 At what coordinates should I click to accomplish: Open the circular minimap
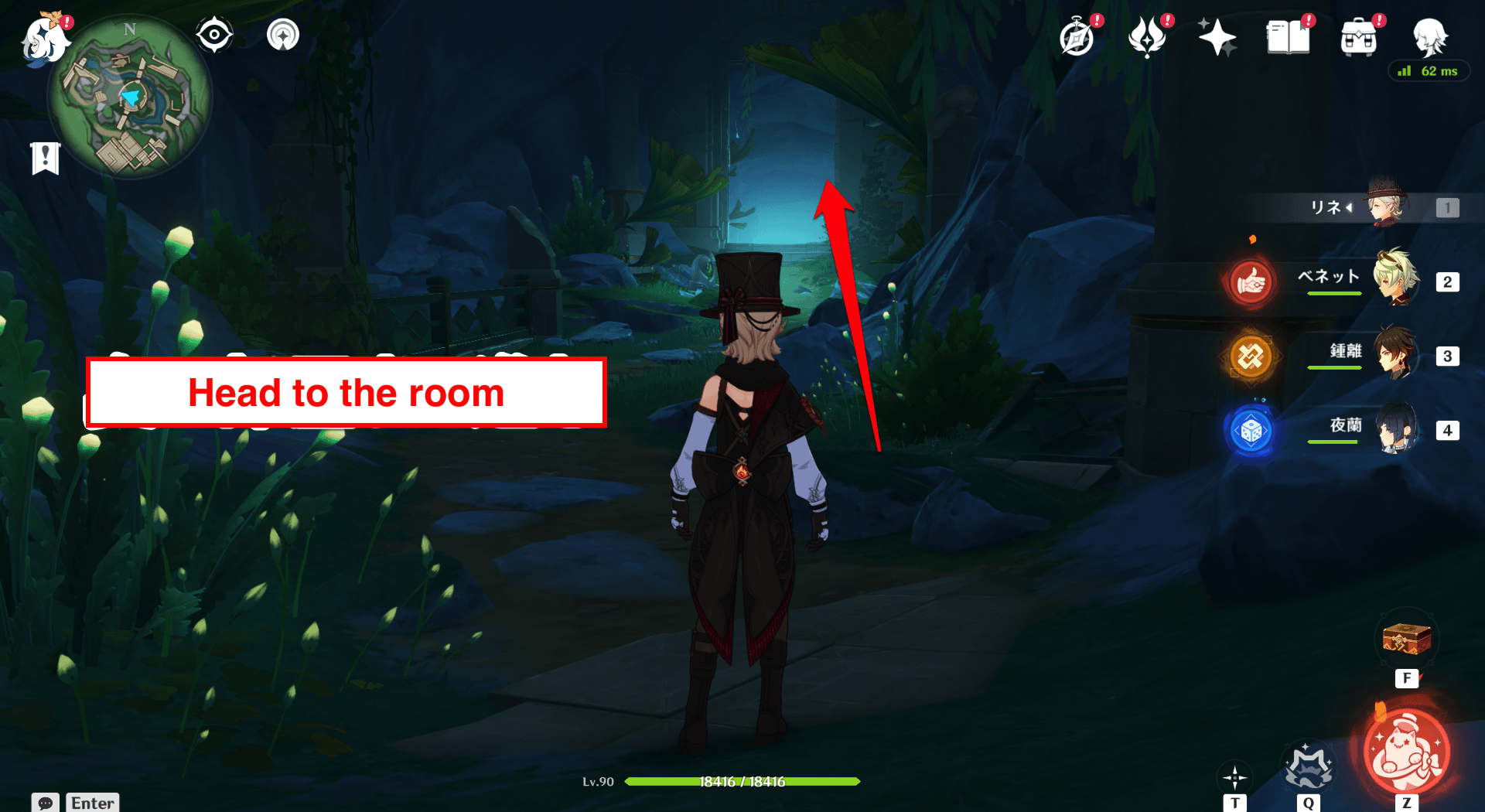click(130, 98)
